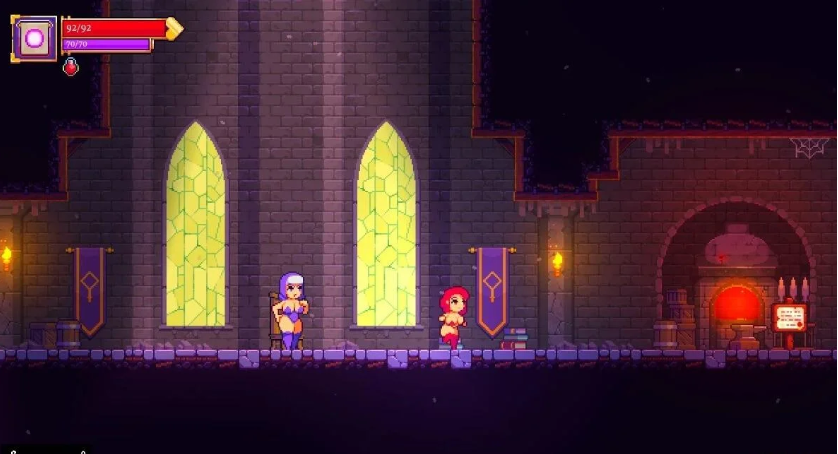Select the glowing pink orb spell icon
The height and width of the screenshot is (454, 838).
tap(34, 39)
